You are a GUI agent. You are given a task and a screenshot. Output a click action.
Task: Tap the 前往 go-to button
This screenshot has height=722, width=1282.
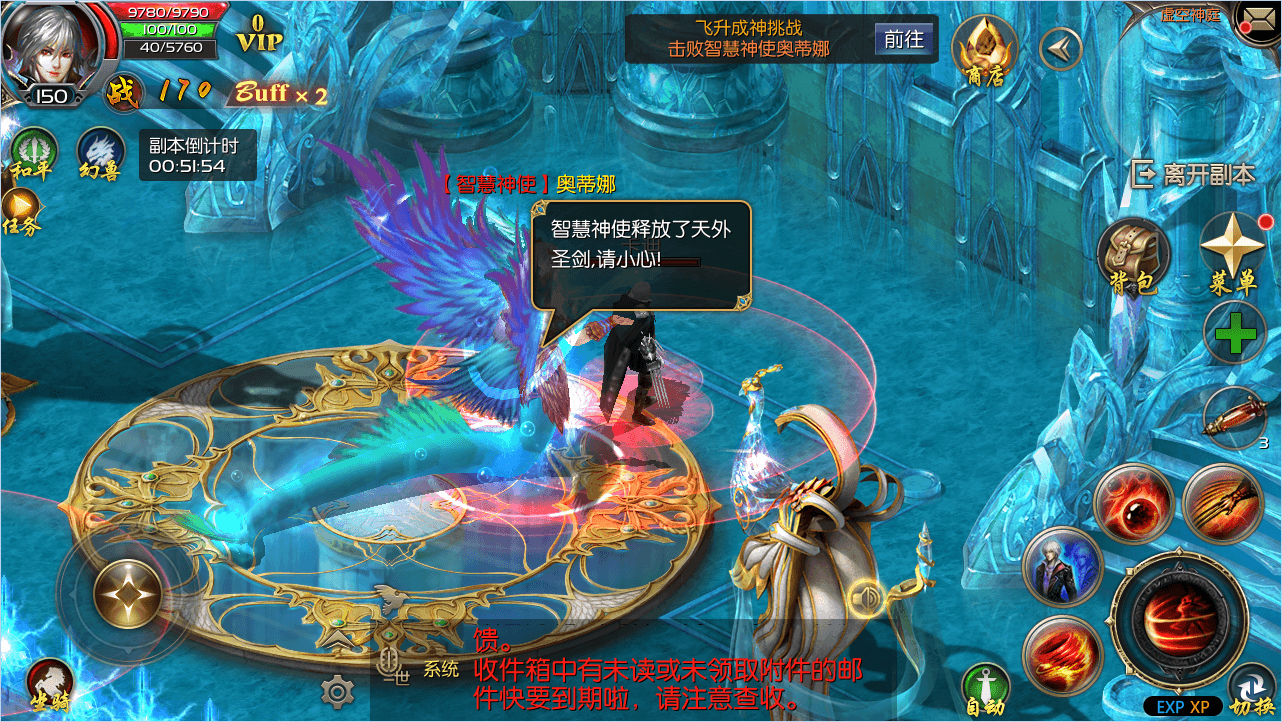click(904, 39)
